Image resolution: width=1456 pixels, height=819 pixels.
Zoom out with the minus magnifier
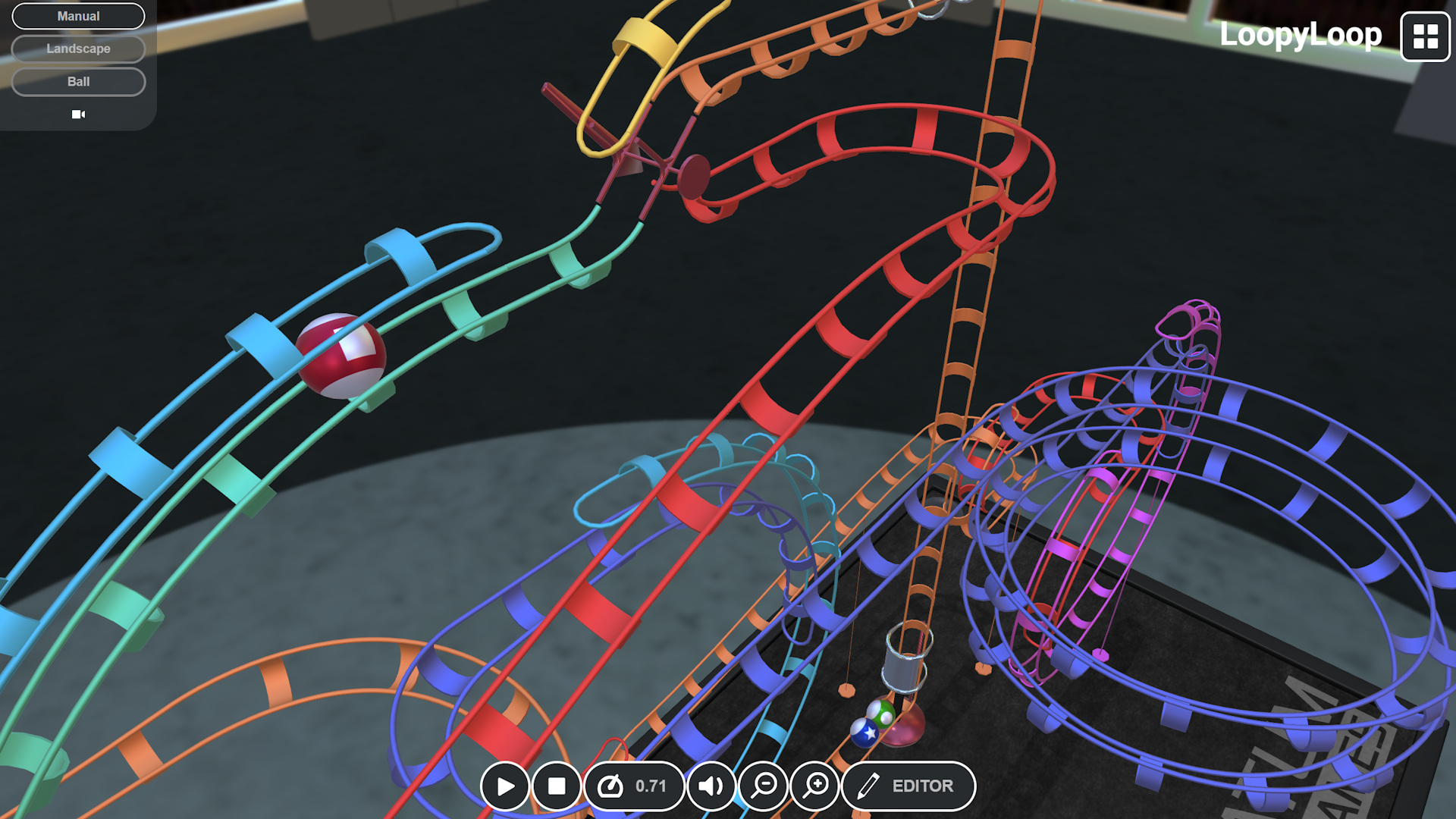tap(764, 786)
